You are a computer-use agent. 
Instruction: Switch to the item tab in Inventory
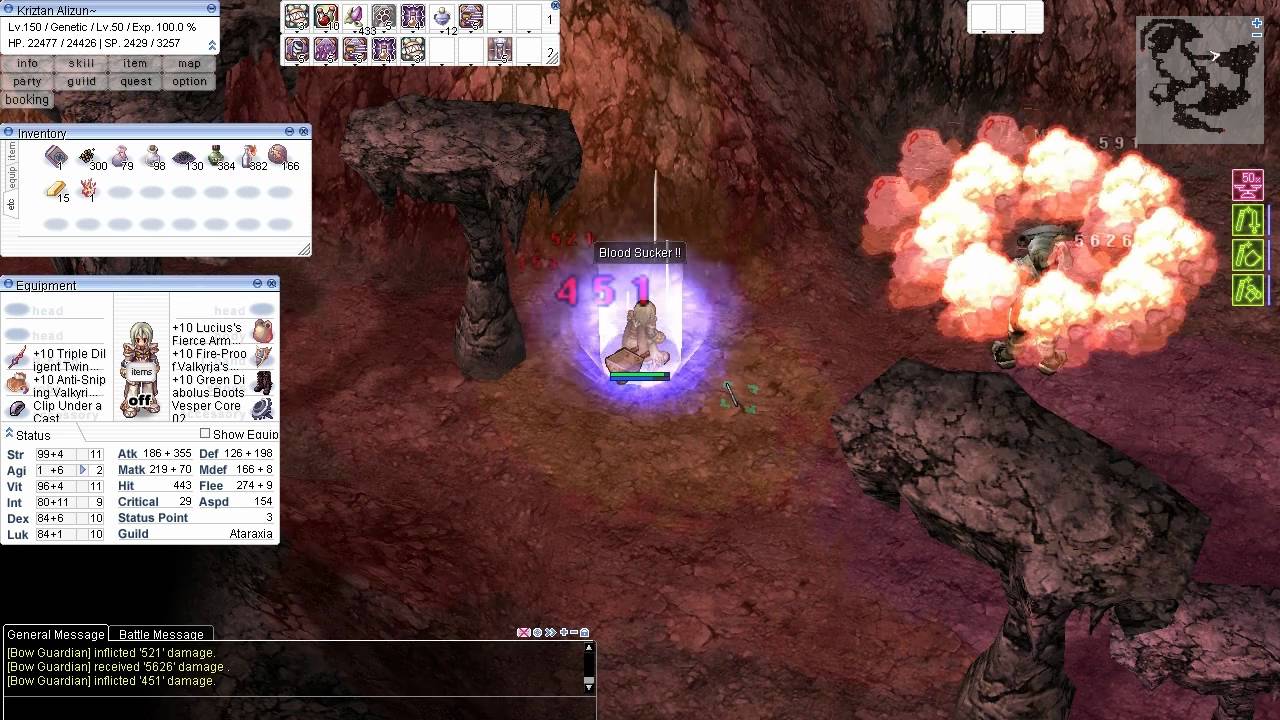[12, 150]
